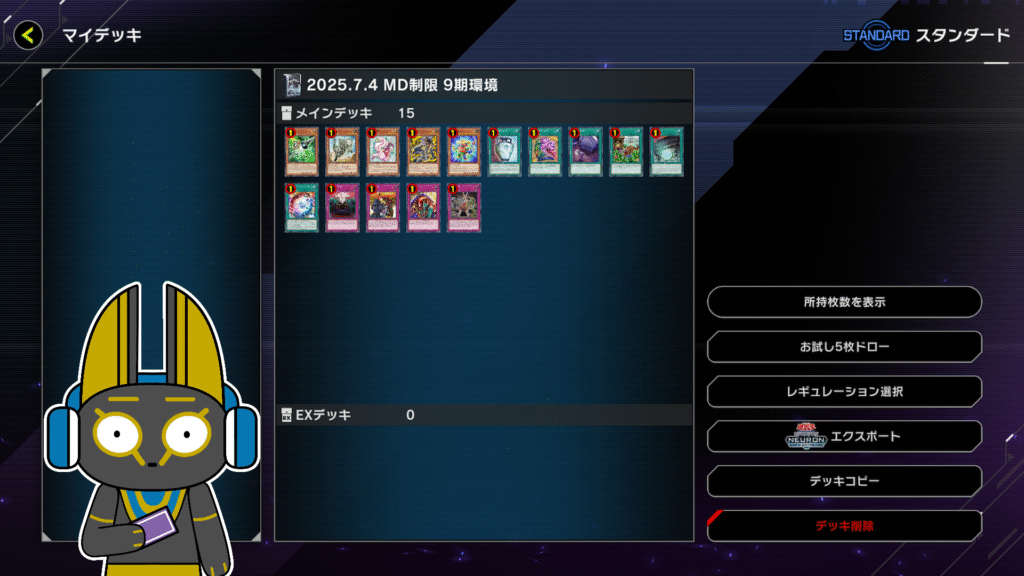Select the red デッキ削除 delete button
This screenshot has height=576, width=1024.
click(x=844, y=525)
